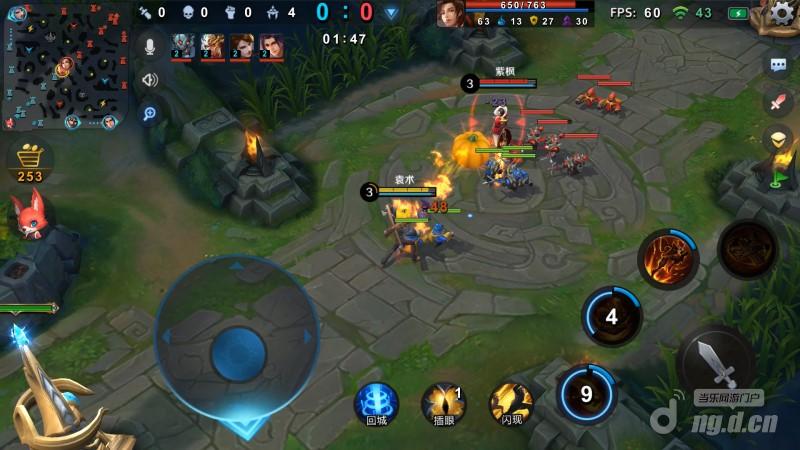Toggle the speaker sound button
Screen dimensions: 800x450
click(150, 80)
